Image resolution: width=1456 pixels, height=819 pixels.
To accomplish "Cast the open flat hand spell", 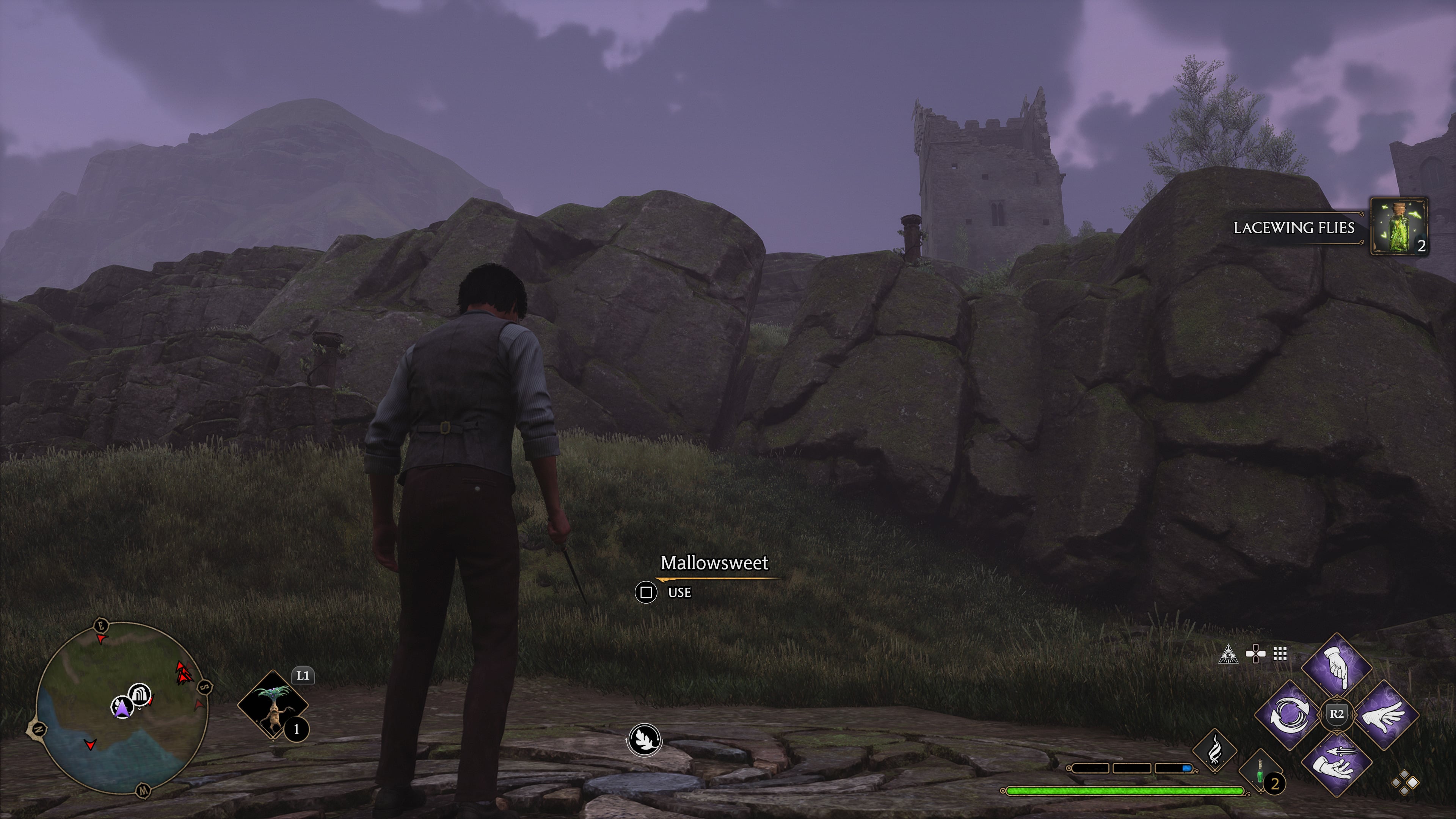I will 1385,715.
